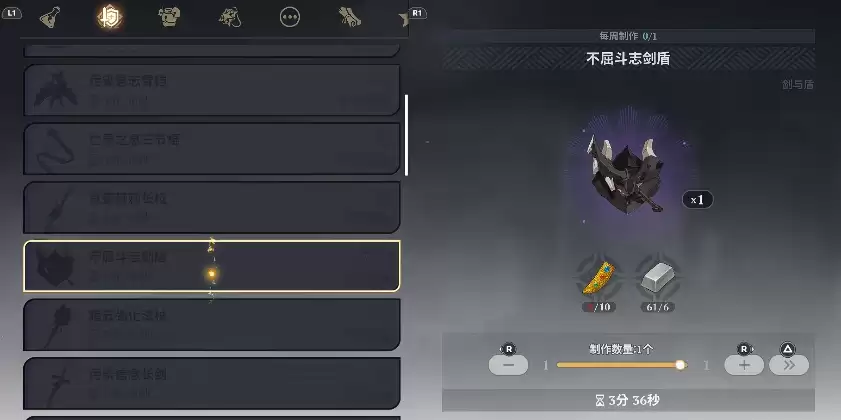This screenshot has height=420, width=841.
Task: Open the three-dots miscellaneous tab
Action: pos(290,17)
